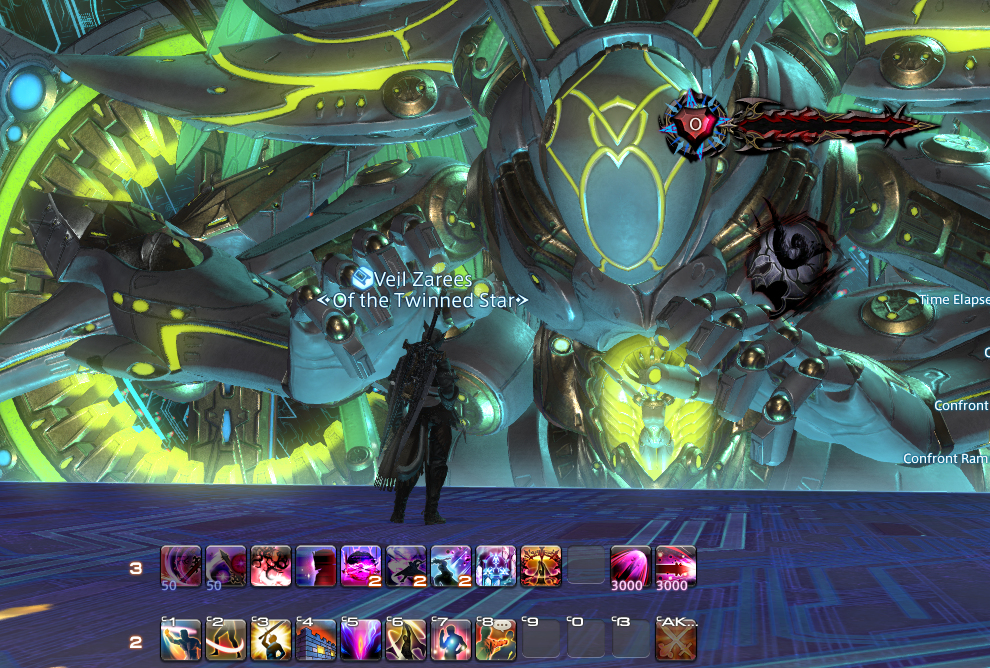Activate the dark silhouette on red ability

[x=316, y=567]
